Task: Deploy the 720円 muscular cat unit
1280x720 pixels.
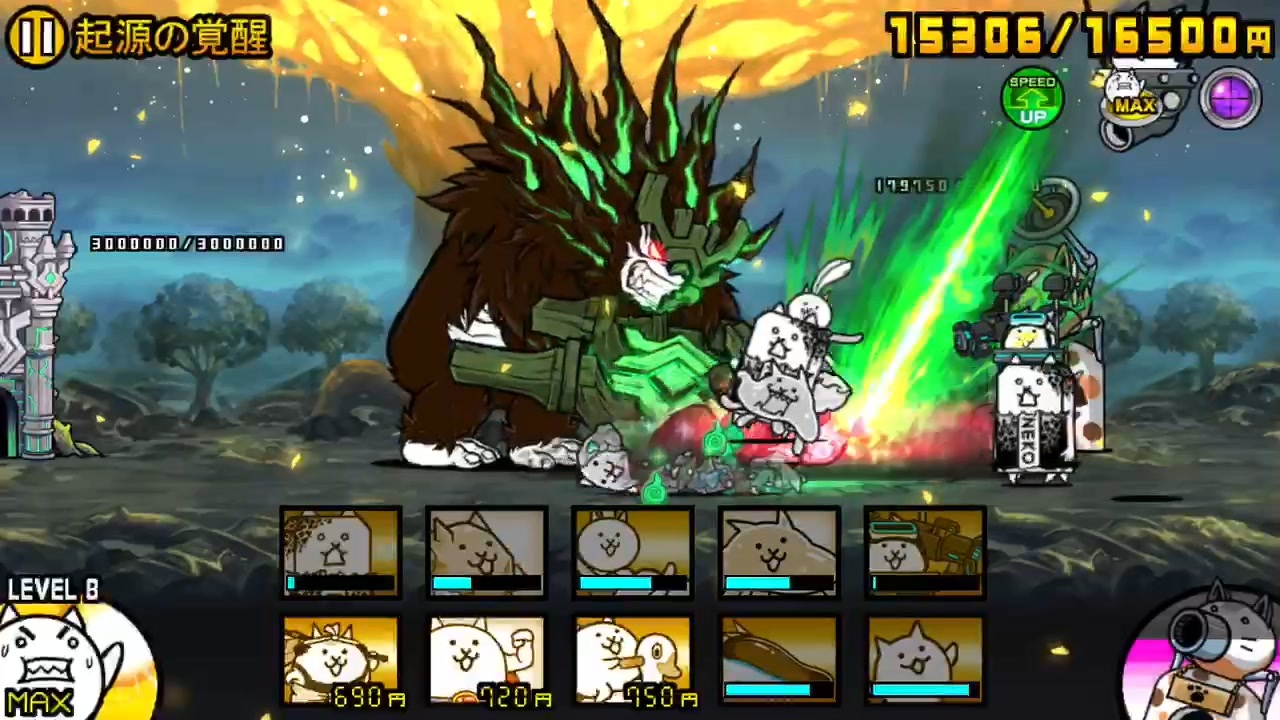Action: point(487,660)
